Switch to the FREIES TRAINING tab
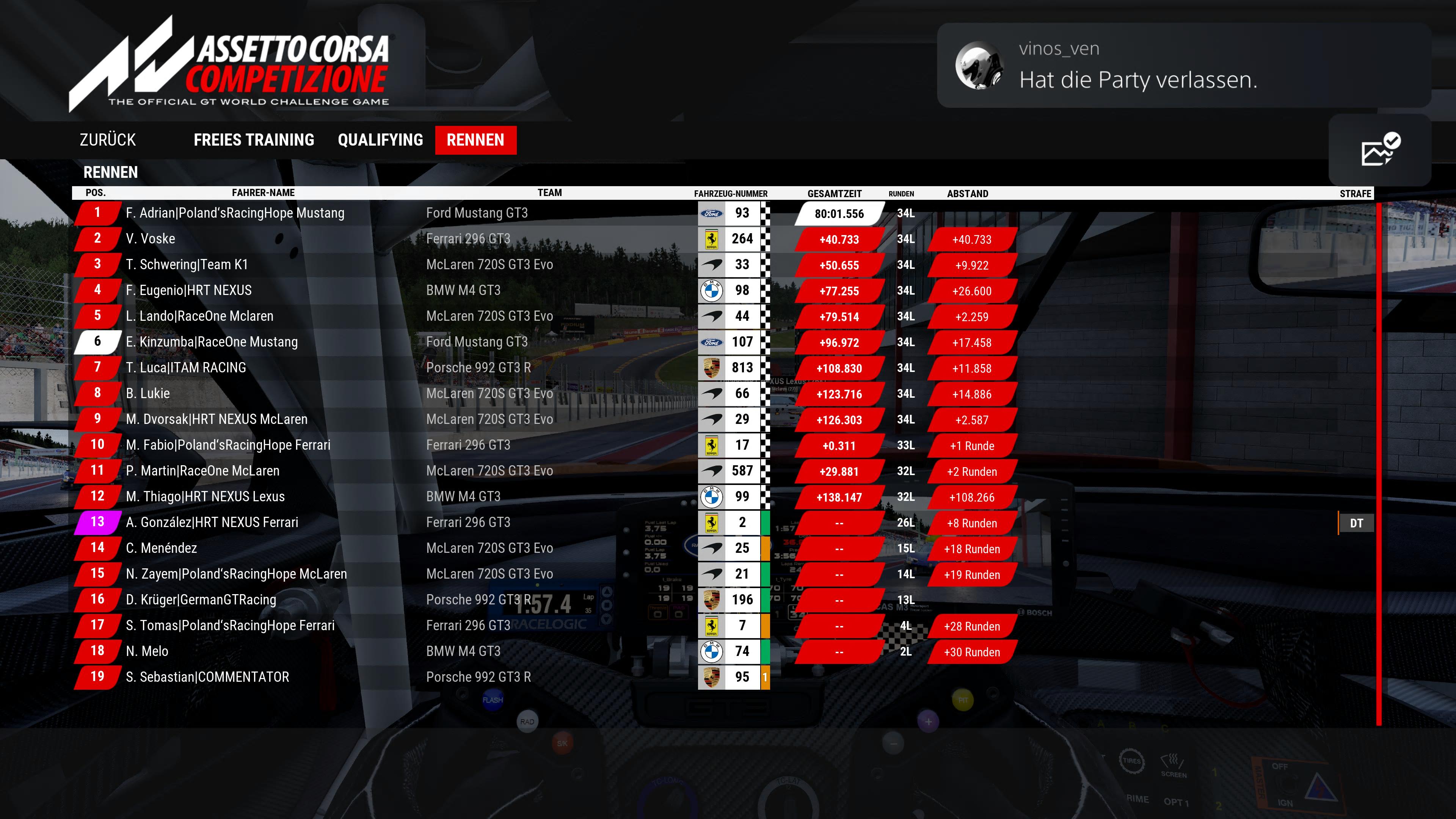 point(254,140)
